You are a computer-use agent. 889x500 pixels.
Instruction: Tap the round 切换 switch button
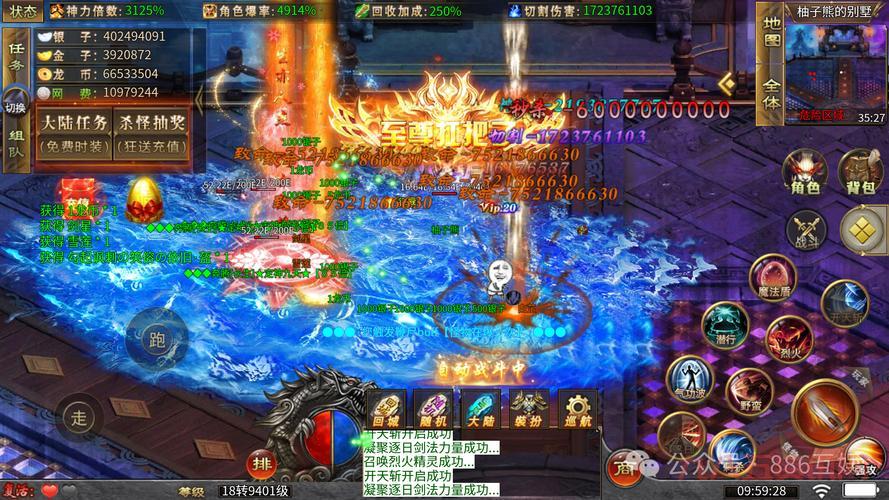click(16, 104)
